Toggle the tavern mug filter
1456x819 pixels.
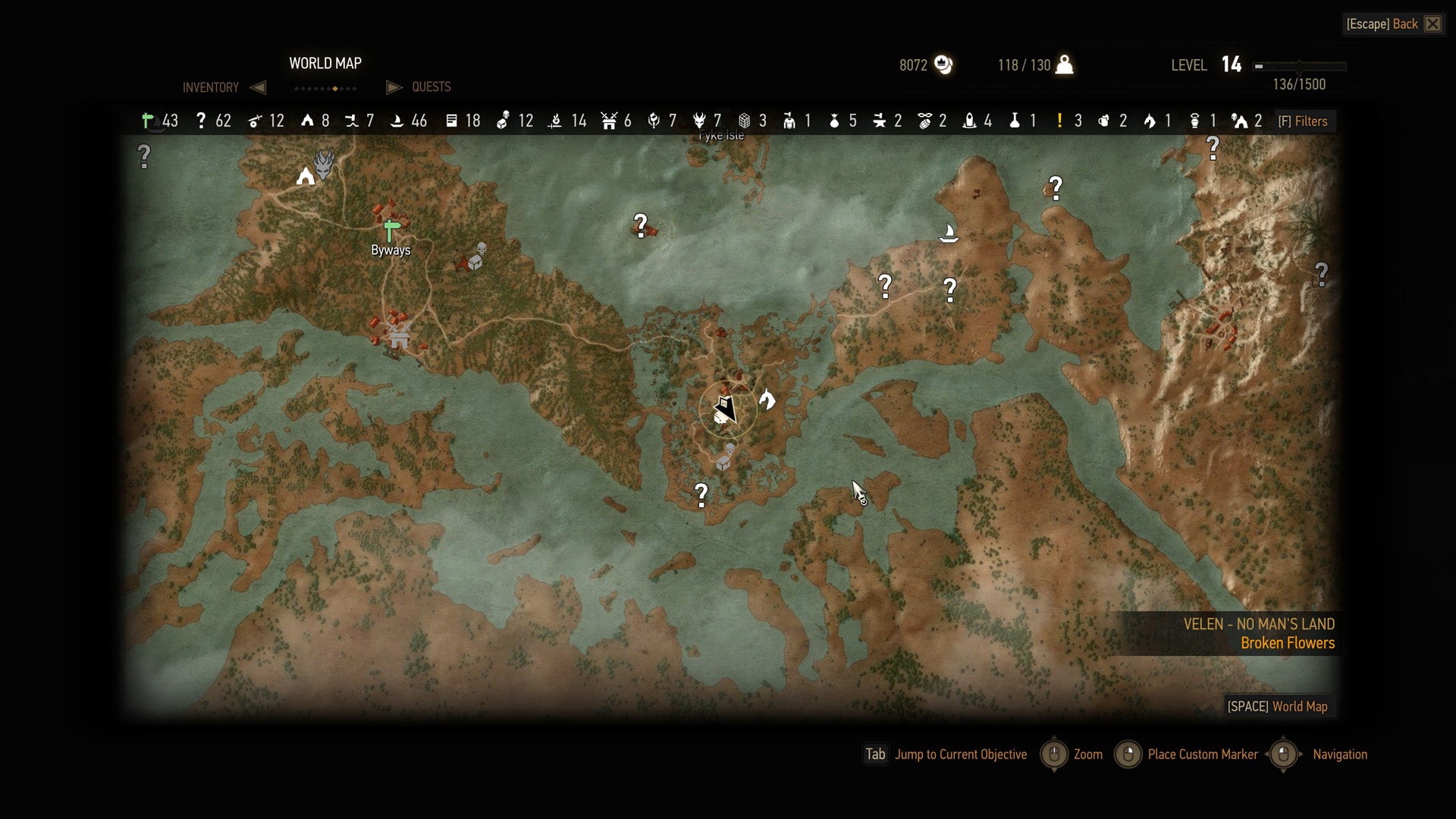coord(1103,121)
